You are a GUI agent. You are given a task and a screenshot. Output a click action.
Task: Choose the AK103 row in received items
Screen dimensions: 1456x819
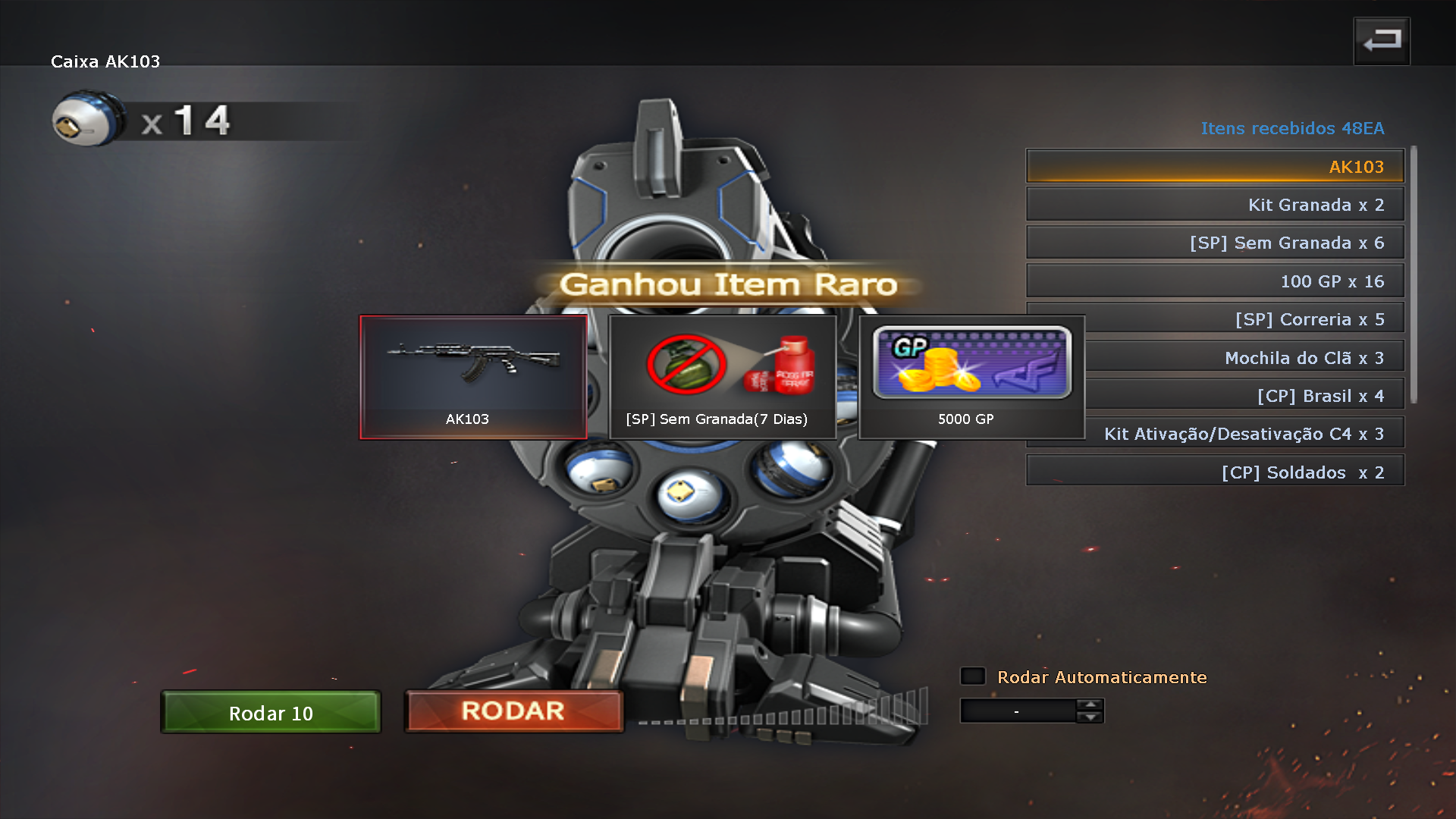click(x=1215, y=167)
